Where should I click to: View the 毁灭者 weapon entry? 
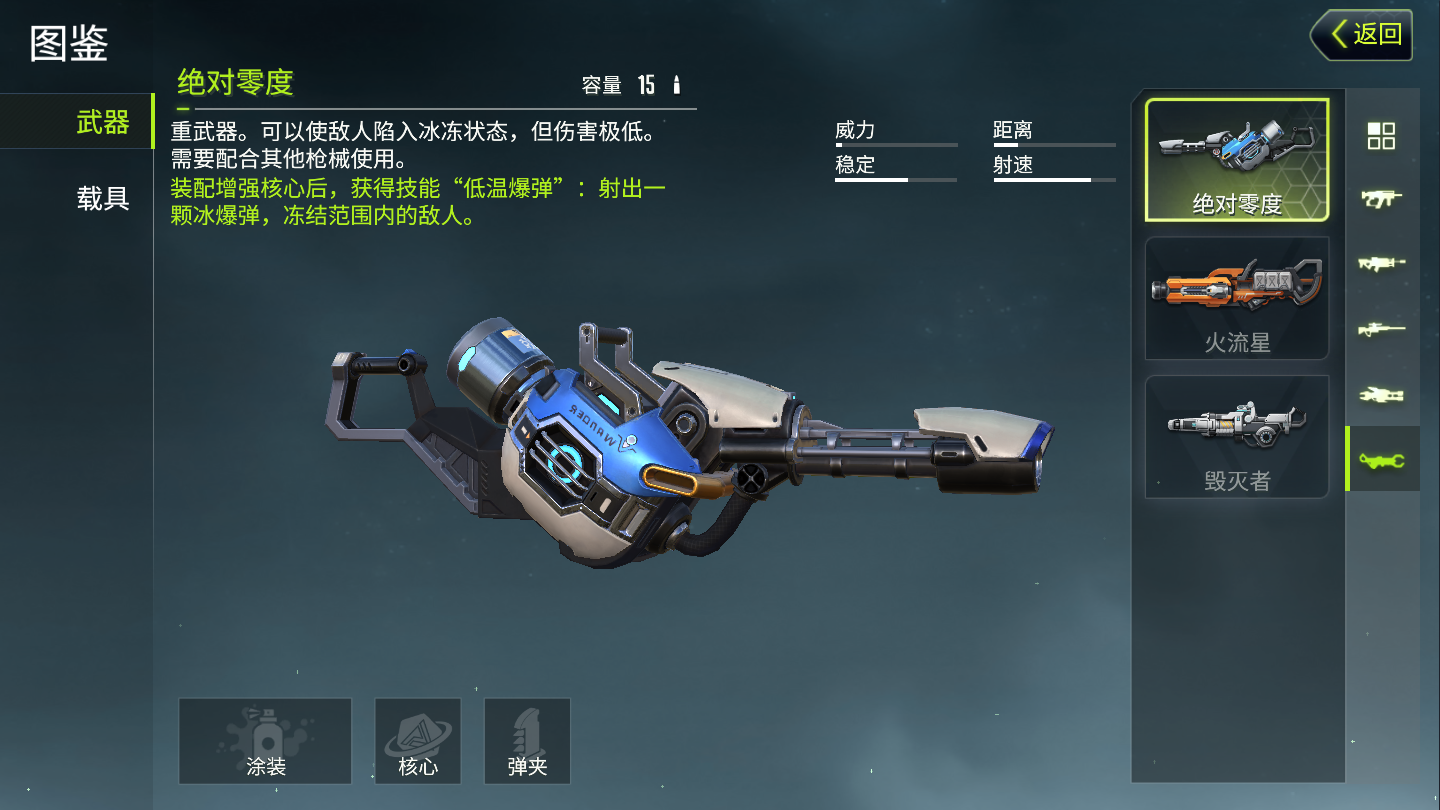click(1237, 436)
